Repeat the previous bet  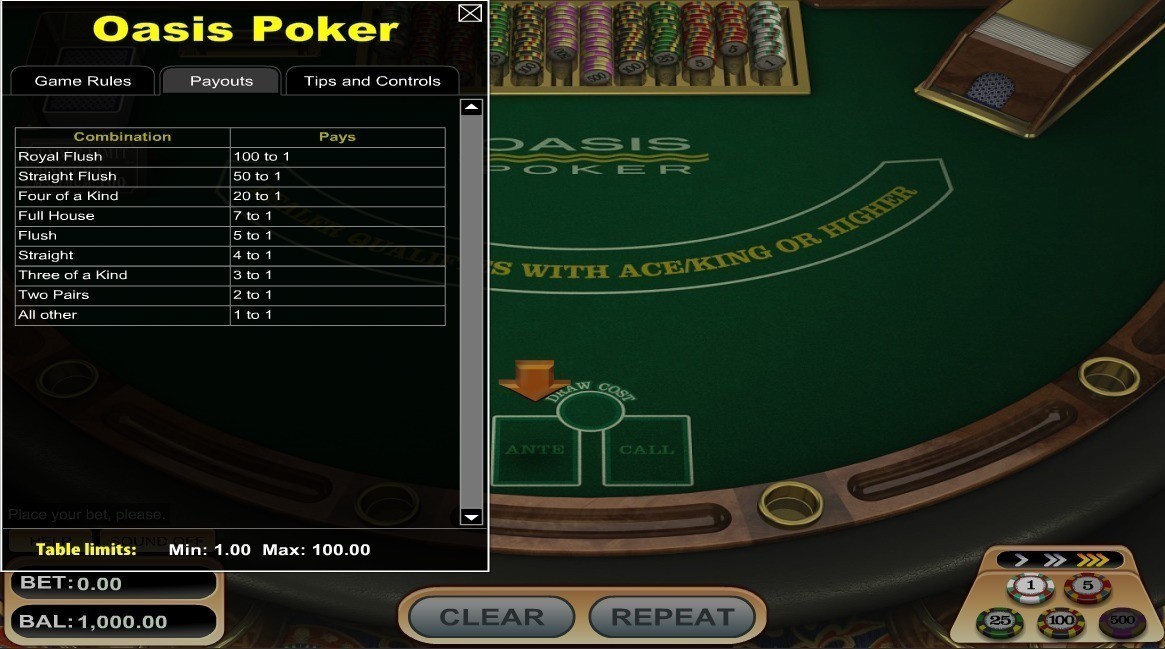[x=673, y=617]
